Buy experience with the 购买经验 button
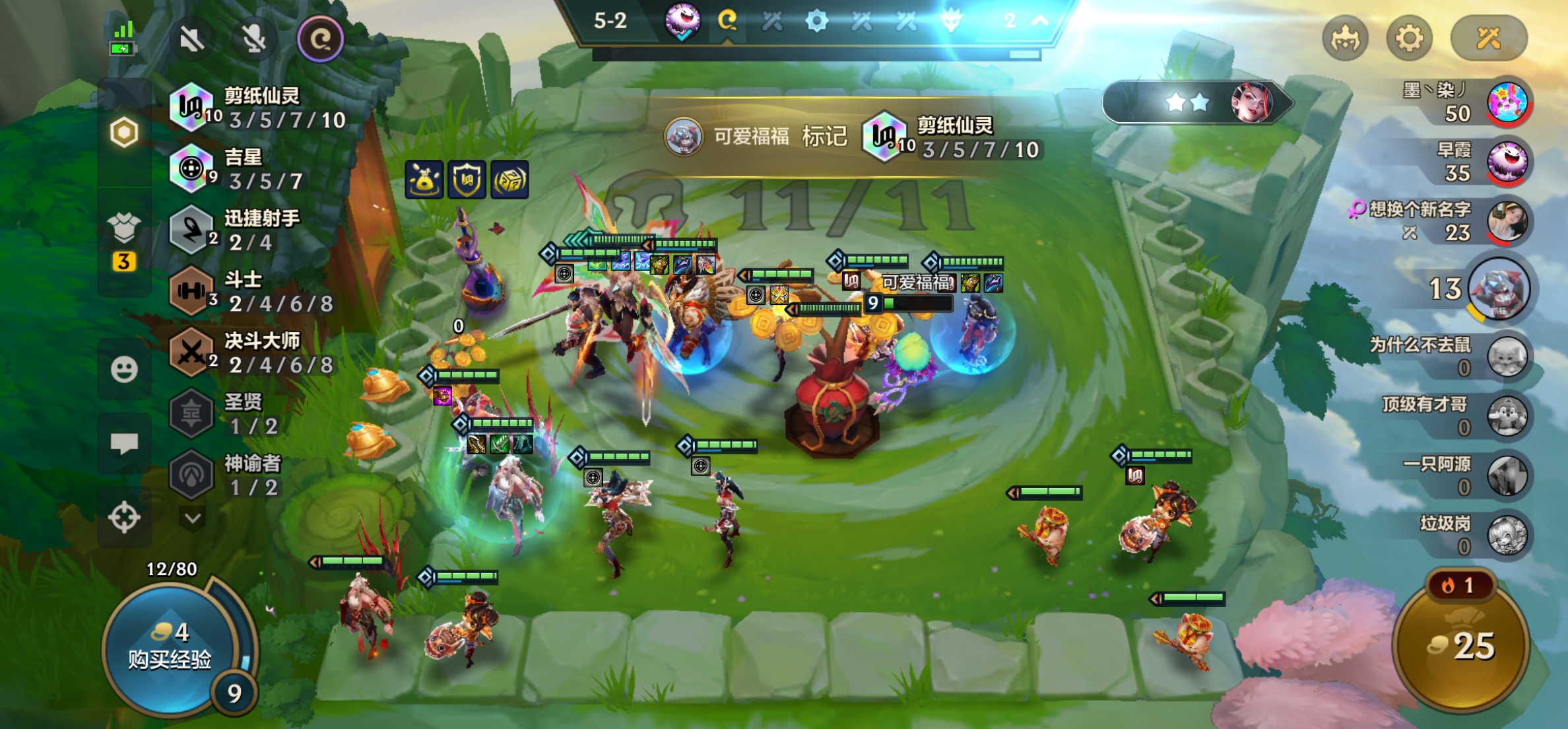 [x=170, y=647]
